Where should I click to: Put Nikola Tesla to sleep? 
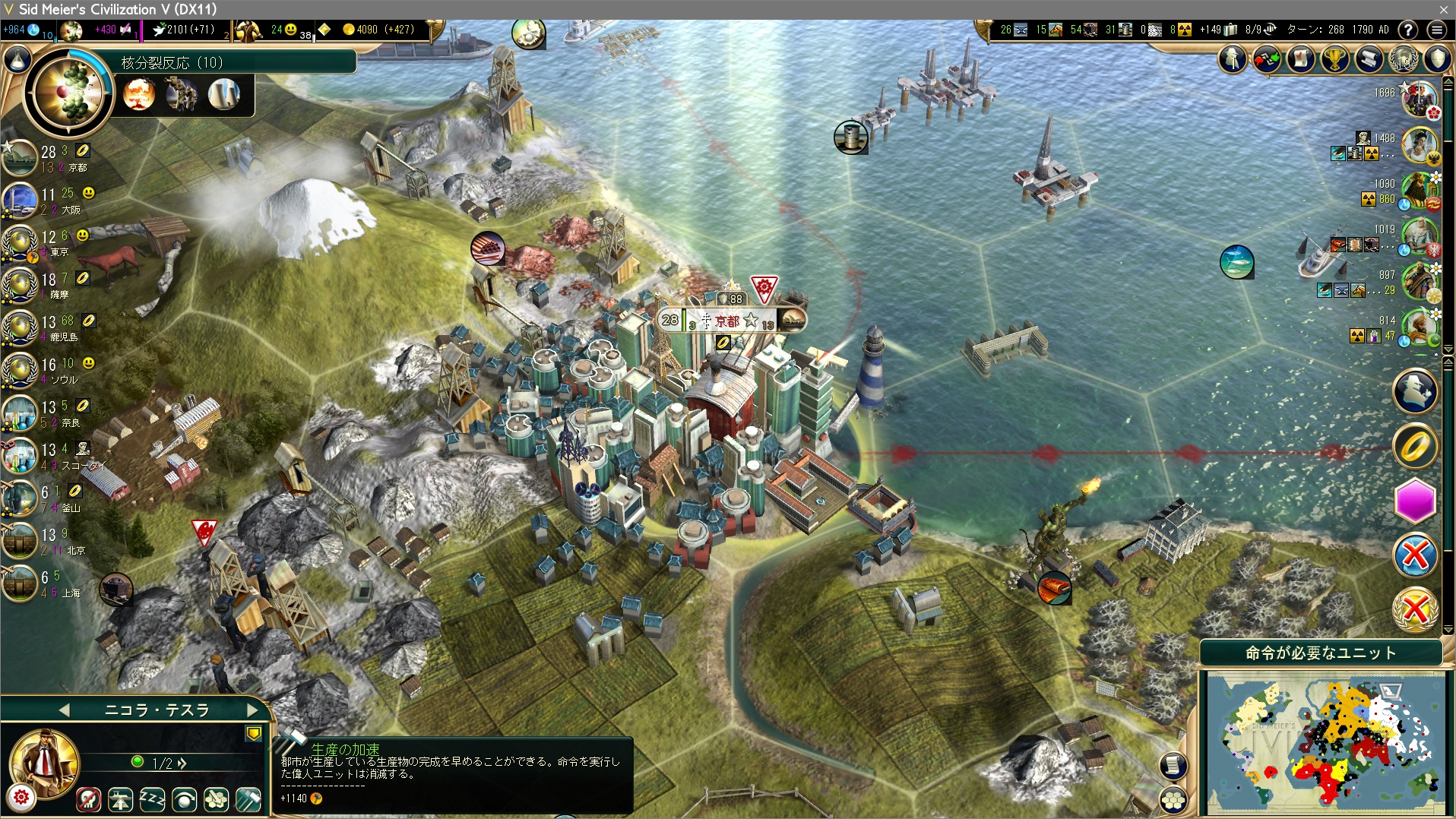pos(152,798)
